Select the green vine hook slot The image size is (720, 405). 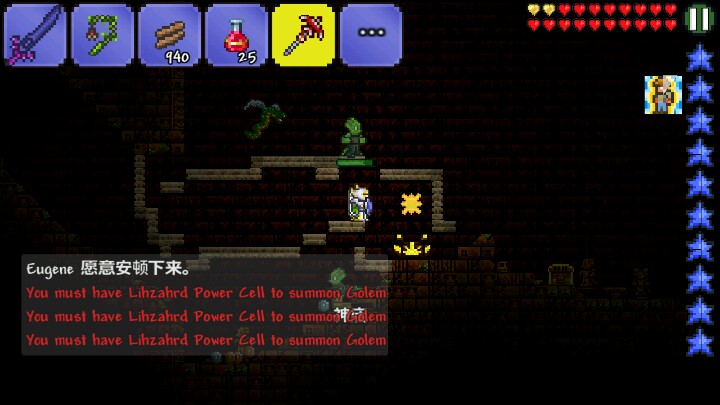(x=102, y=35)
